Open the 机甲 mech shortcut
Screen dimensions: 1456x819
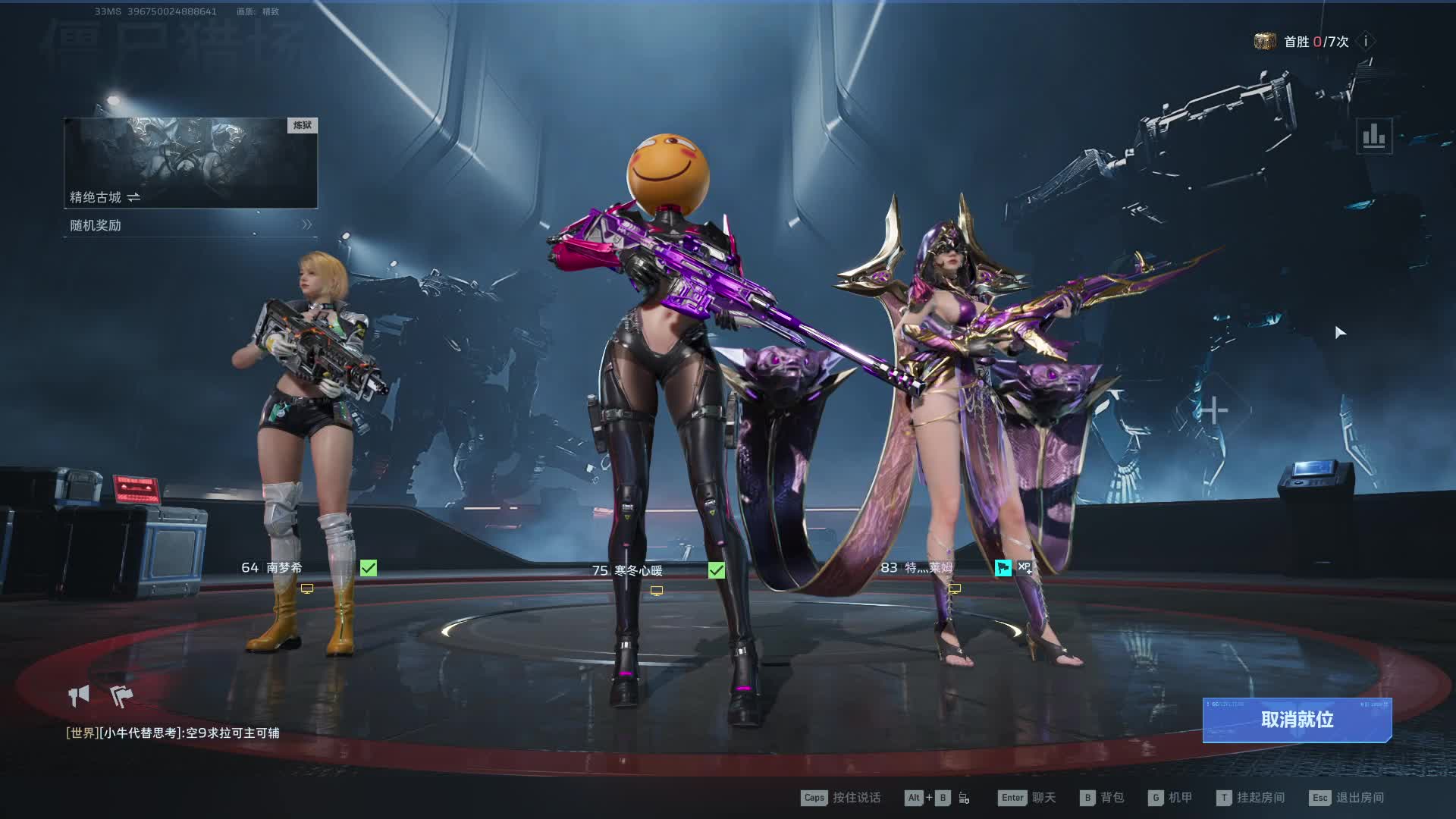click(1171, 797)
